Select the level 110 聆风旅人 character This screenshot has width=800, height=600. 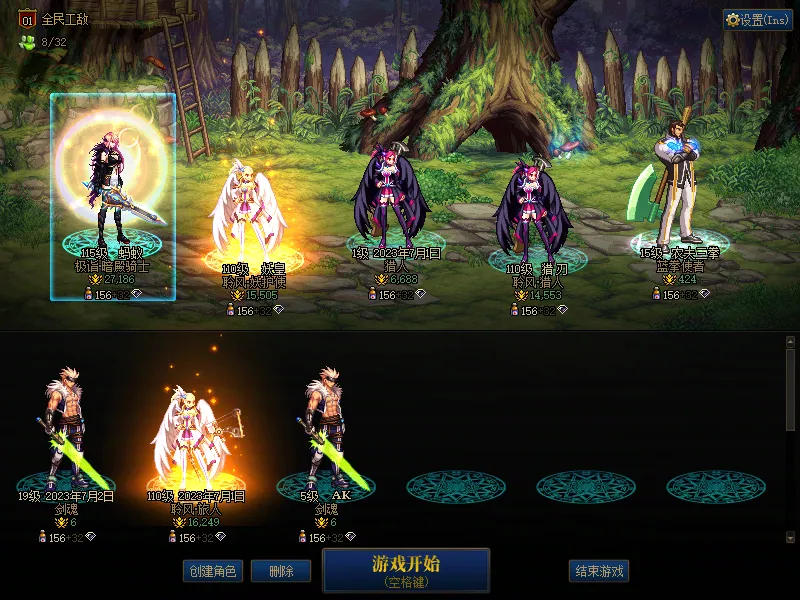pyautogui.click(x=195, y=440)
